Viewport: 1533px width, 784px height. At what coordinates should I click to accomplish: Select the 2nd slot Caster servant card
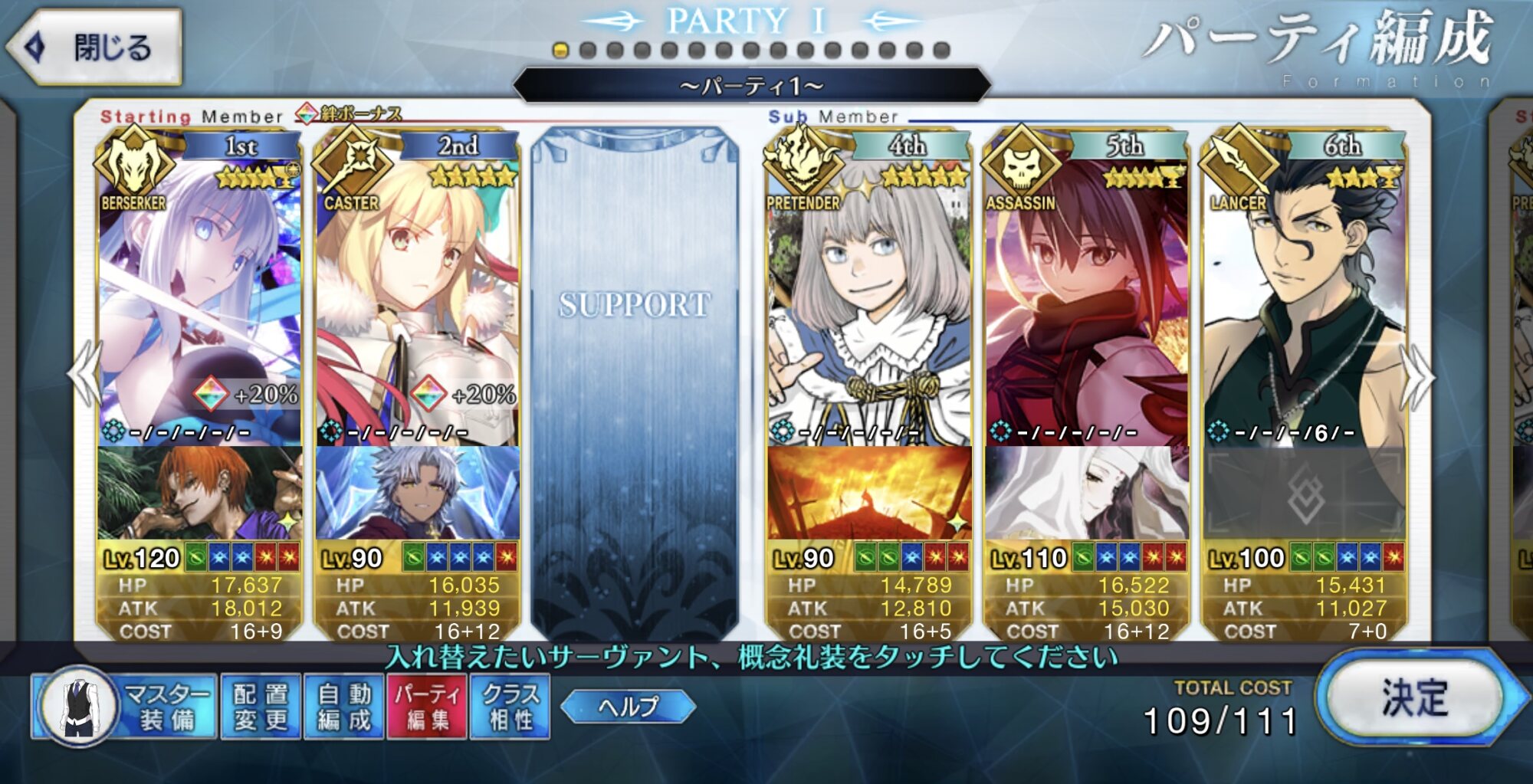[417, 299]
